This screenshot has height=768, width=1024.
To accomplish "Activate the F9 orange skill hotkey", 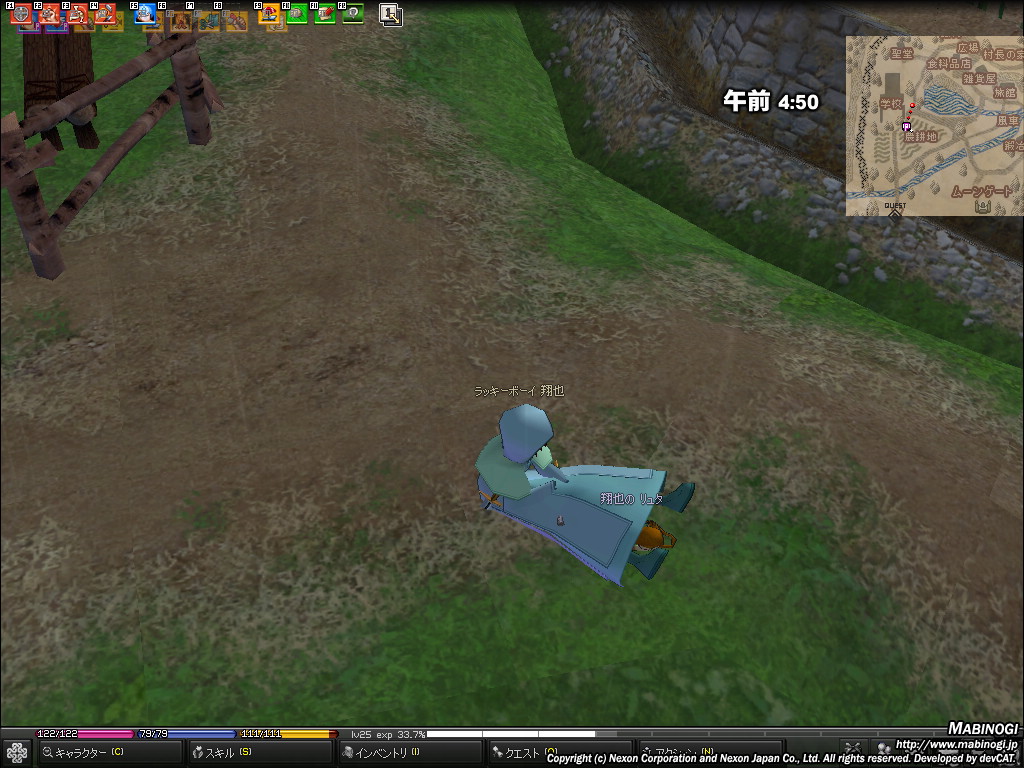I will pyautogui.click(x=269, y=14).
